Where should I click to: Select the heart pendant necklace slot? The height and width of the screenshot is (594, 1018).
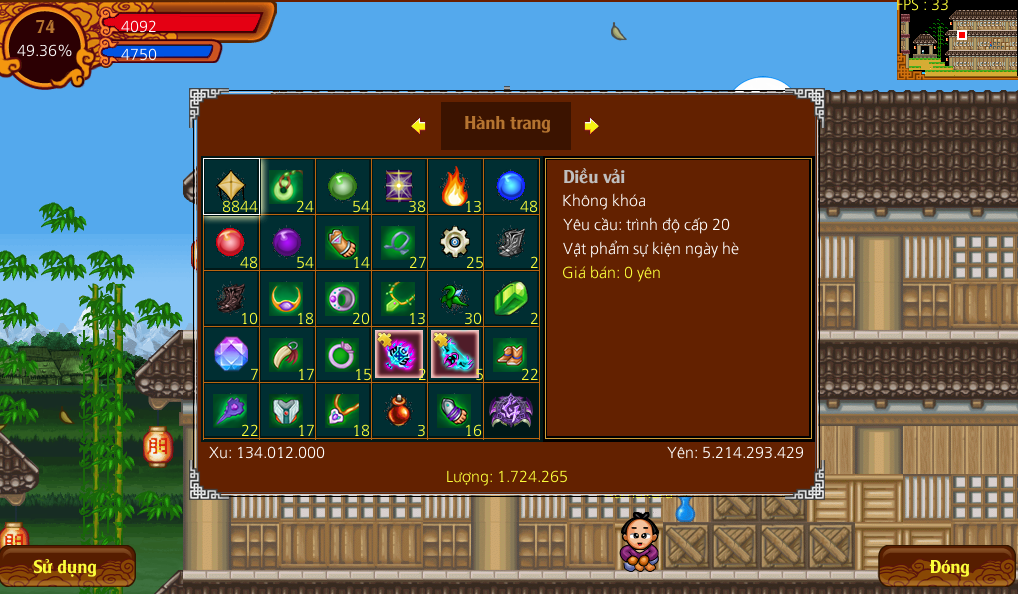coord(343,411)
